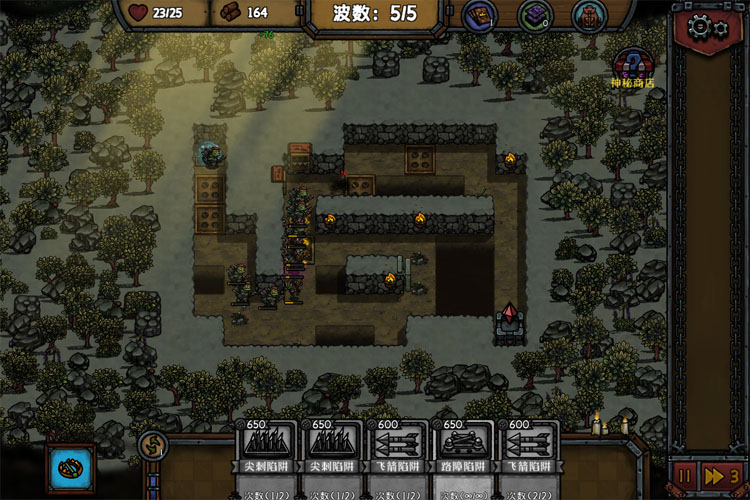Select the 飞箭陷阱 card with 2/2 uses

[529, 455]
